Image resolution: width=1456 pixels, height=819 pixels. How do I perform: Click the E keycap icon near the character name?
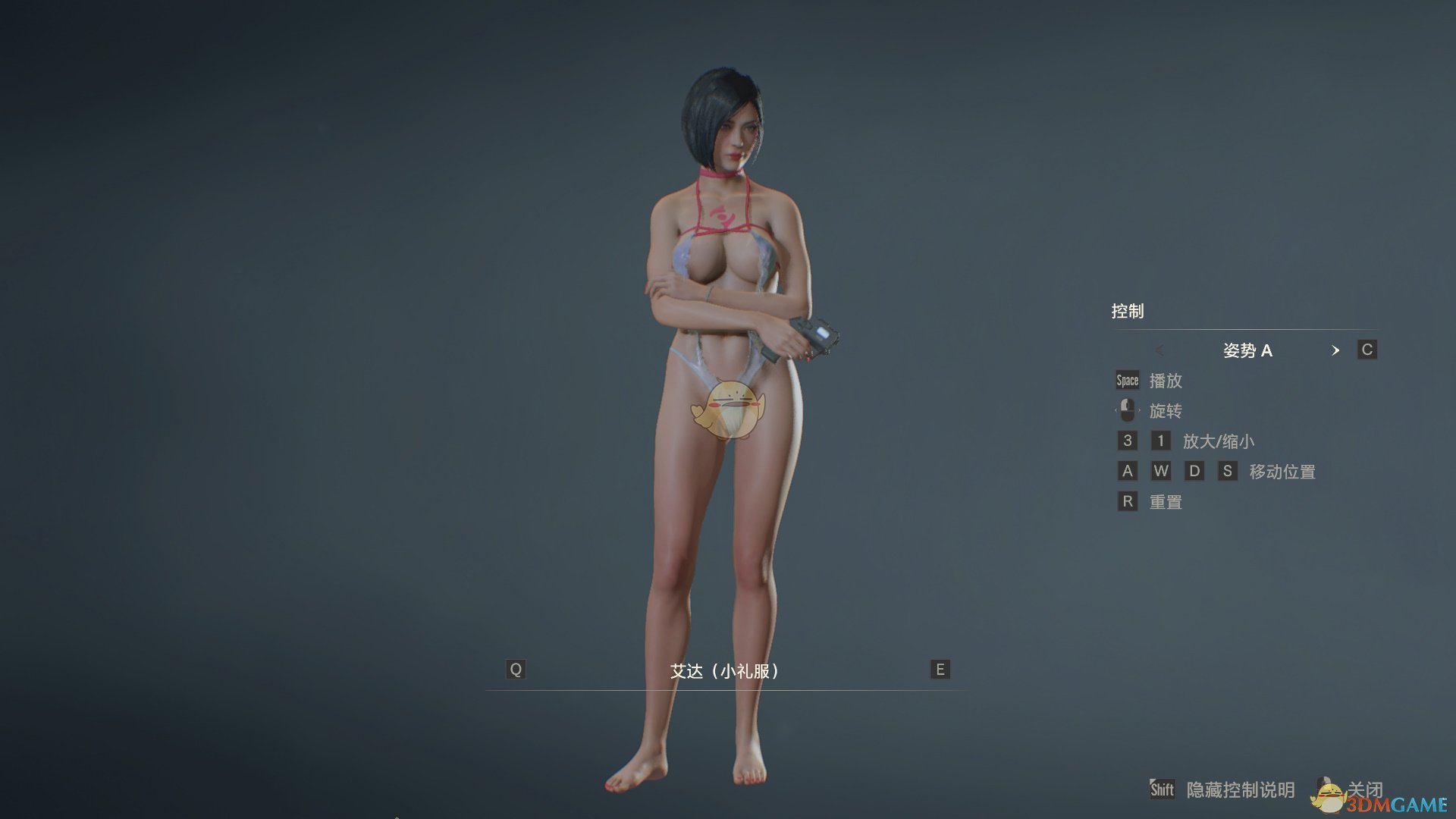(x=939, y=669)
